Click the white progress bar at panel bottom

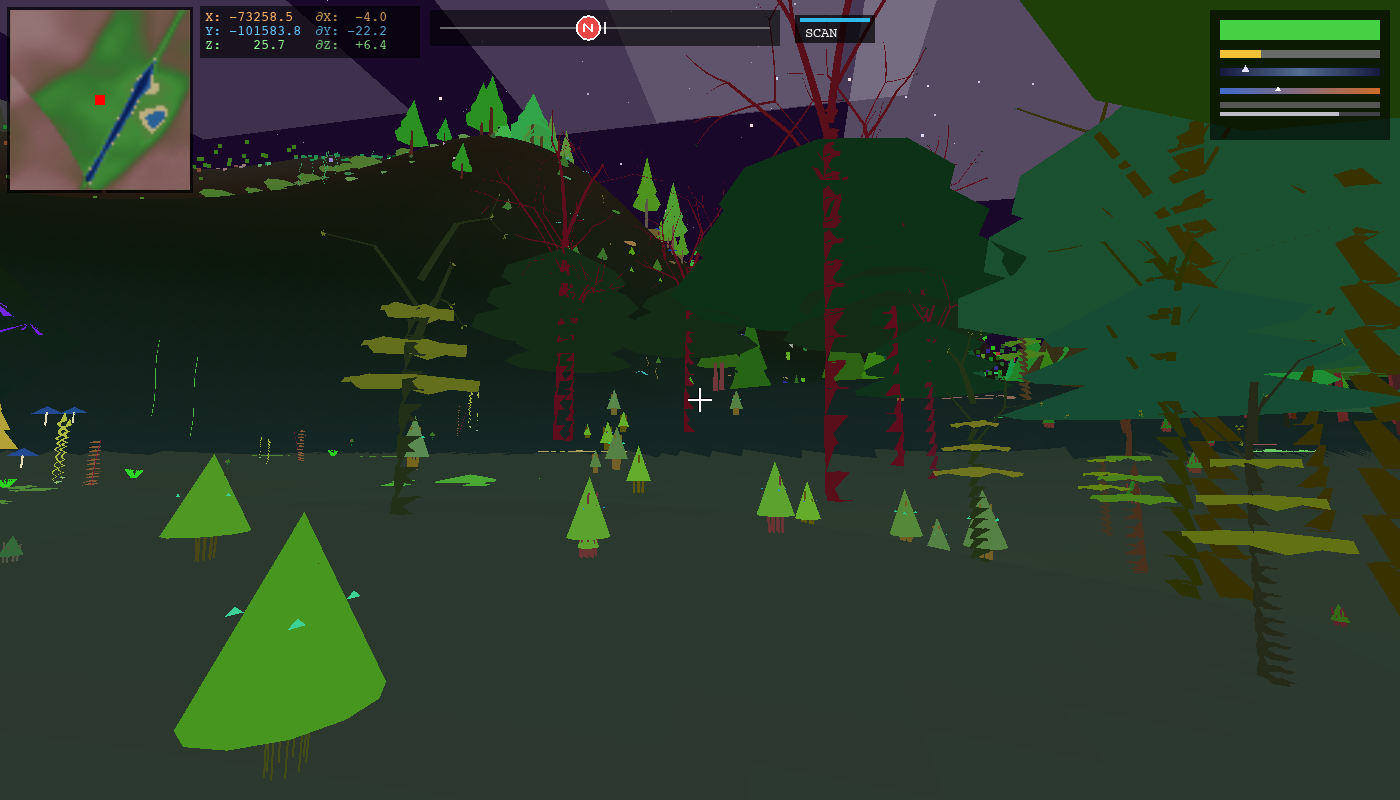click(x=1278, y=114)
